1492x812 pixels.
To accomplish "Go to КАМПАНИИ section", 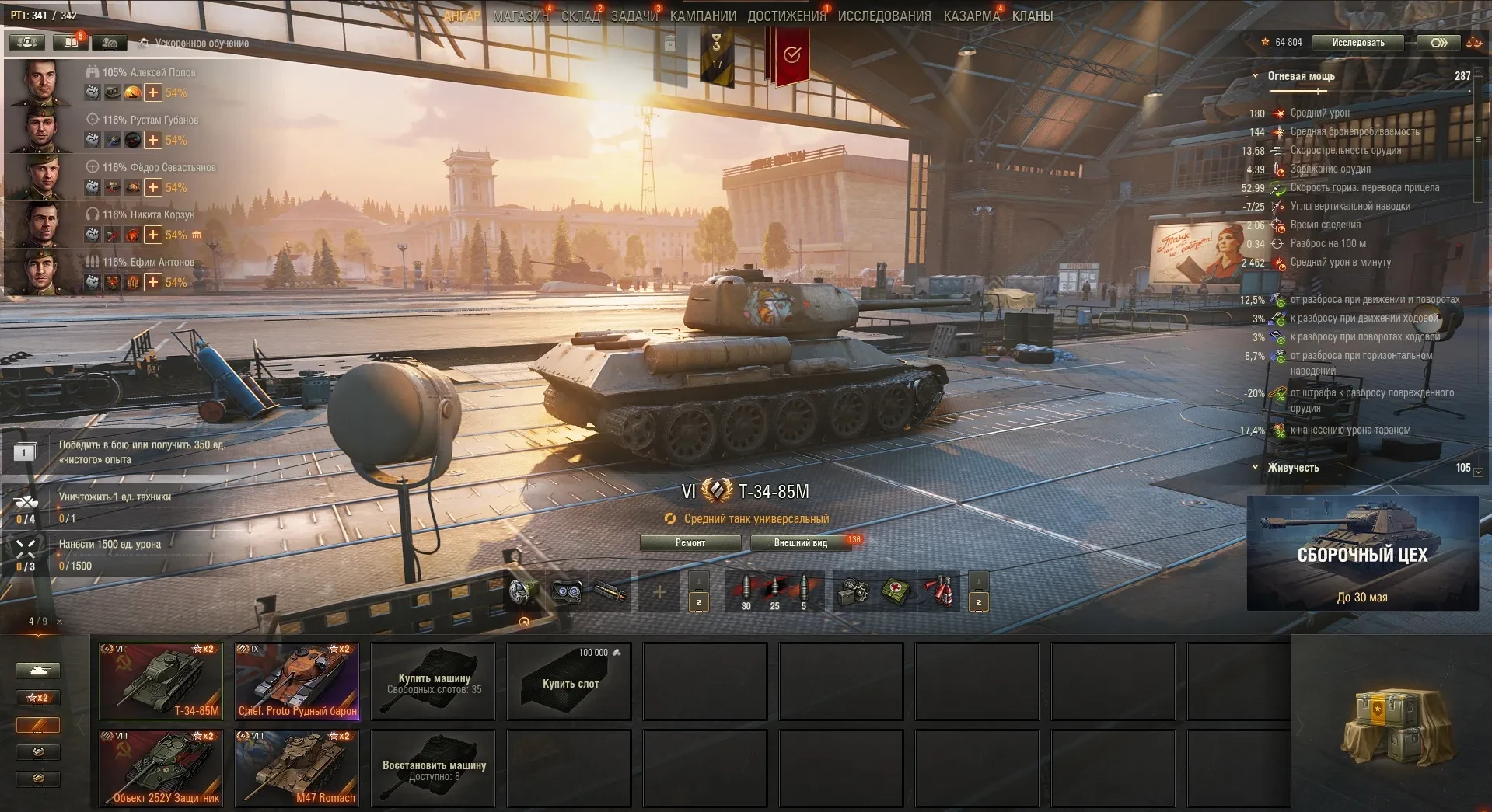I will 703,16.
